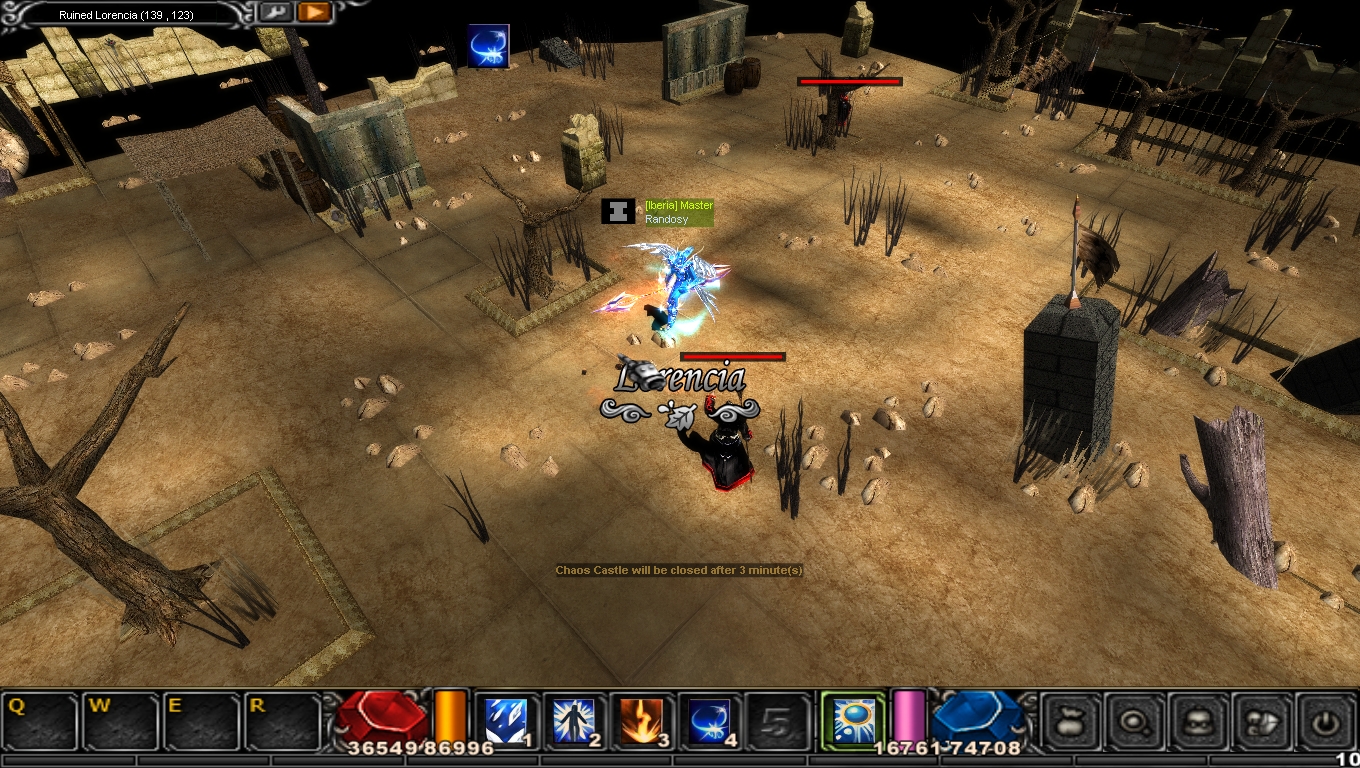The width and height of the screenshot is (1360, 768).
Task: Select the Q hotkey item slot
Action: [x=40, y=721]
